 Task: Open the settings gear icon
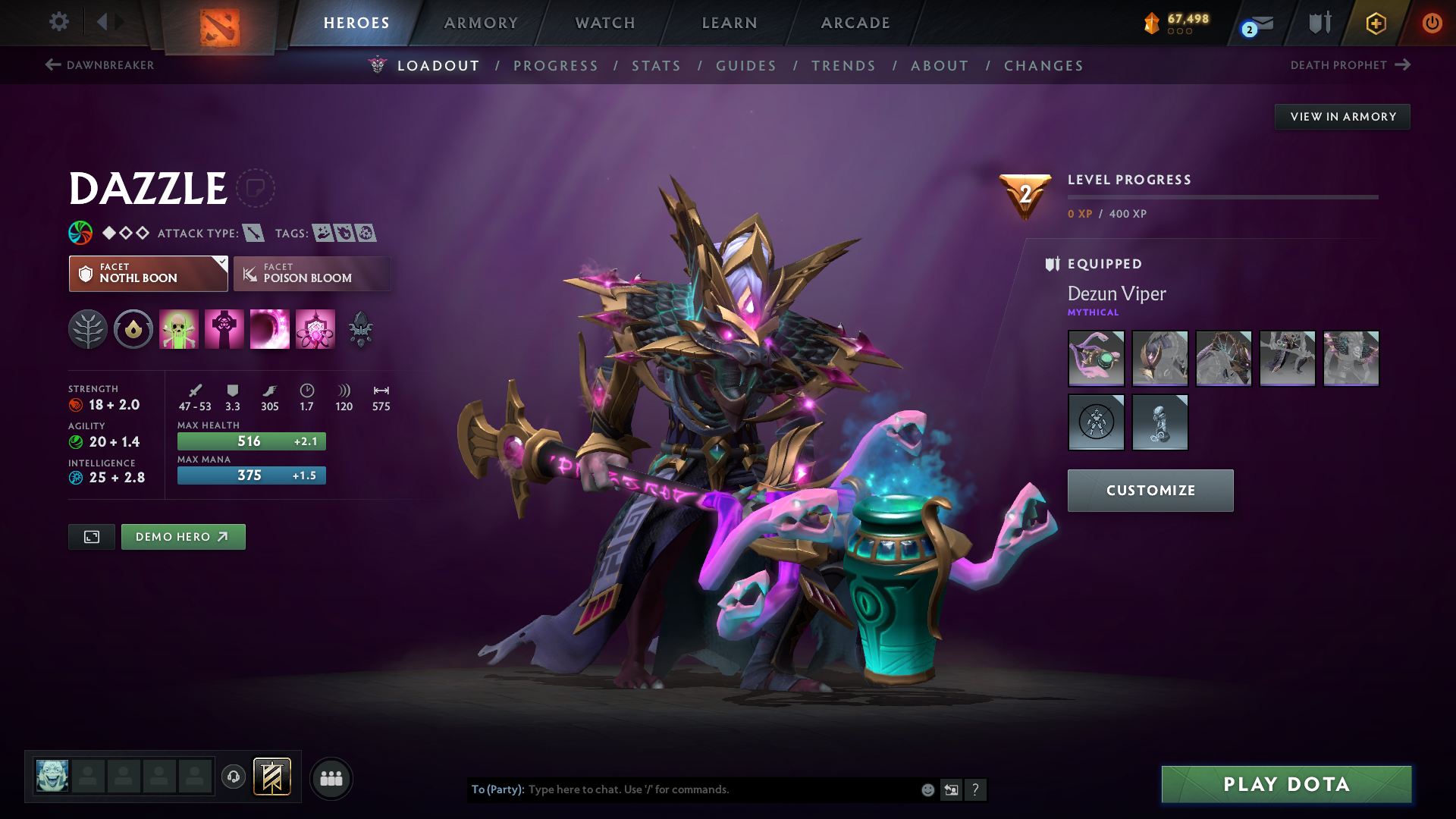[x=59, y=22]
